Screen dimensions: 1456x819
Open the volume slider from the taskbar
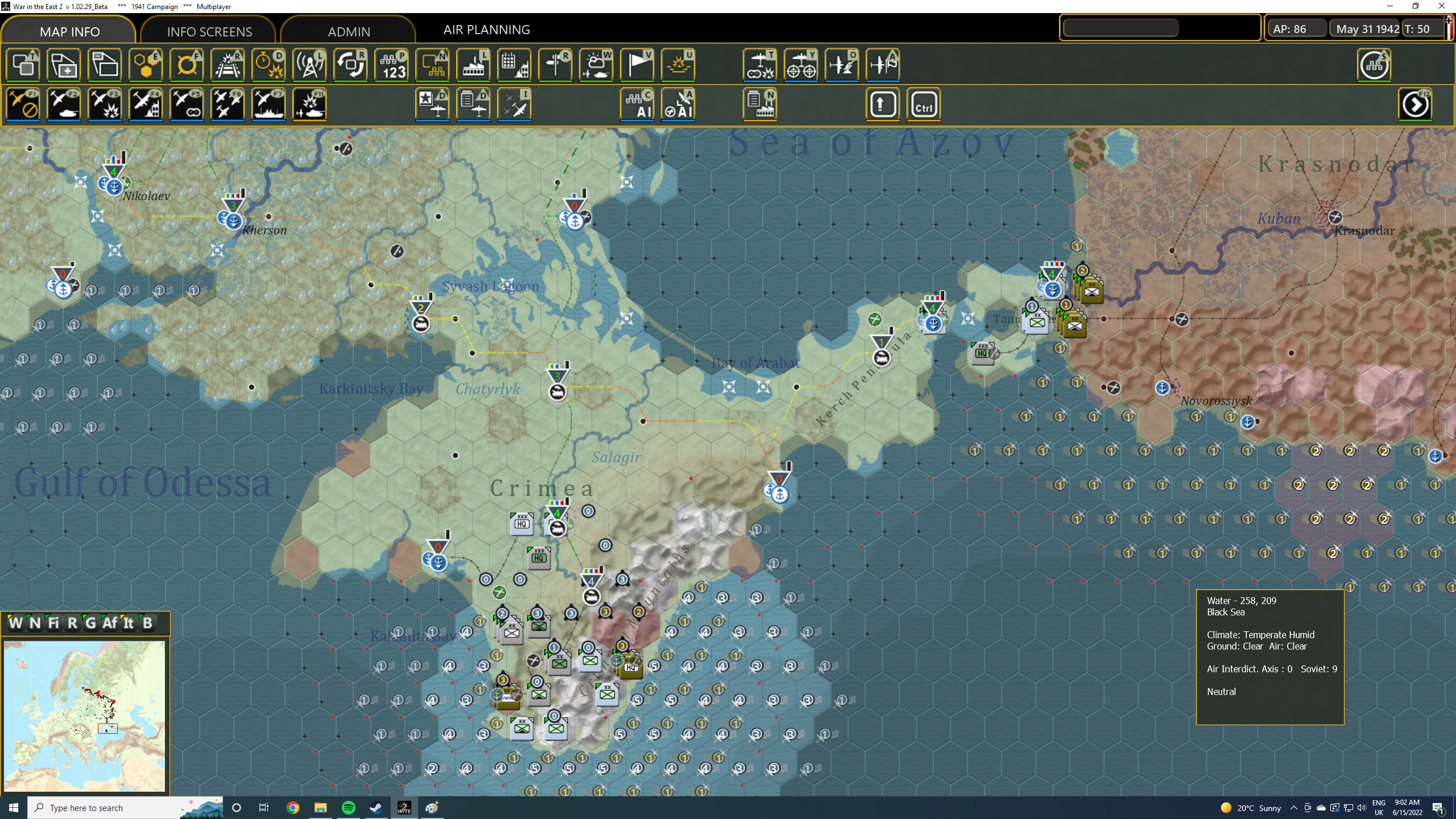pyautogui.click(x=1362, y=807)
